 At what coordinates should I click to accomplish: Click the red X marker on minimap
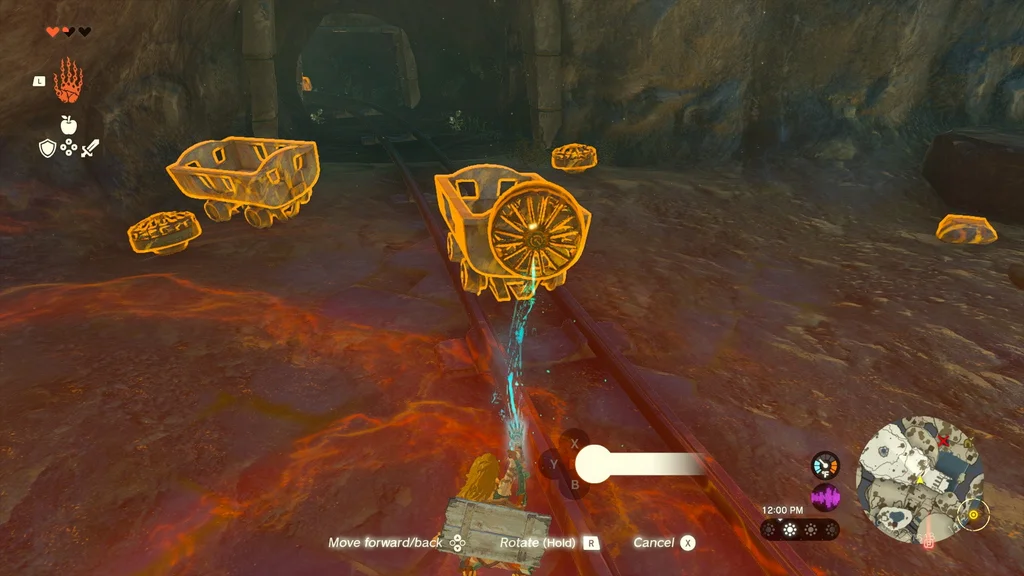tap(942, 438)
